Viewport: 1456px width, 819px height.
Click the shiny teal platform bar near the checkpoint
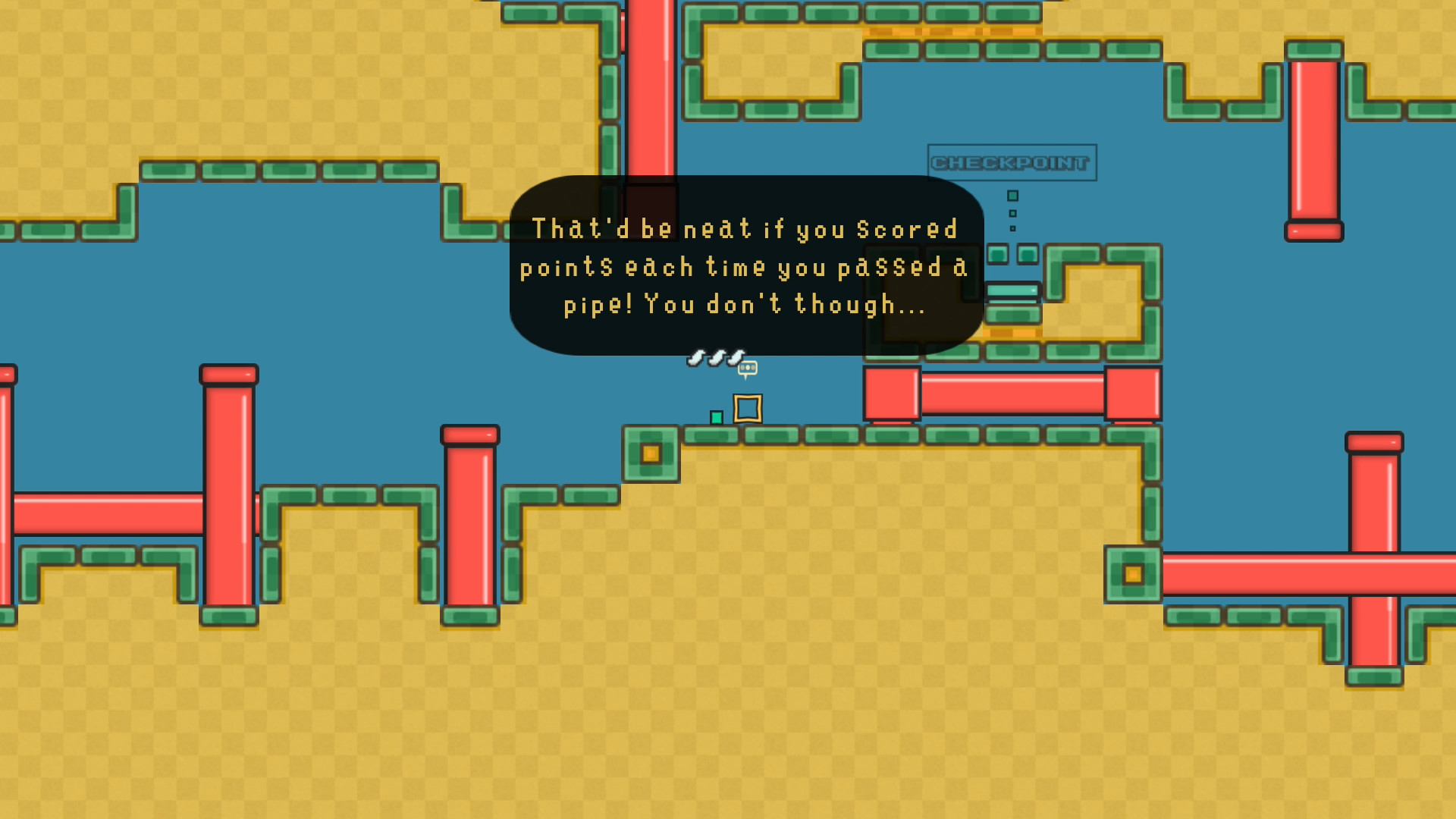(1012, 290)
